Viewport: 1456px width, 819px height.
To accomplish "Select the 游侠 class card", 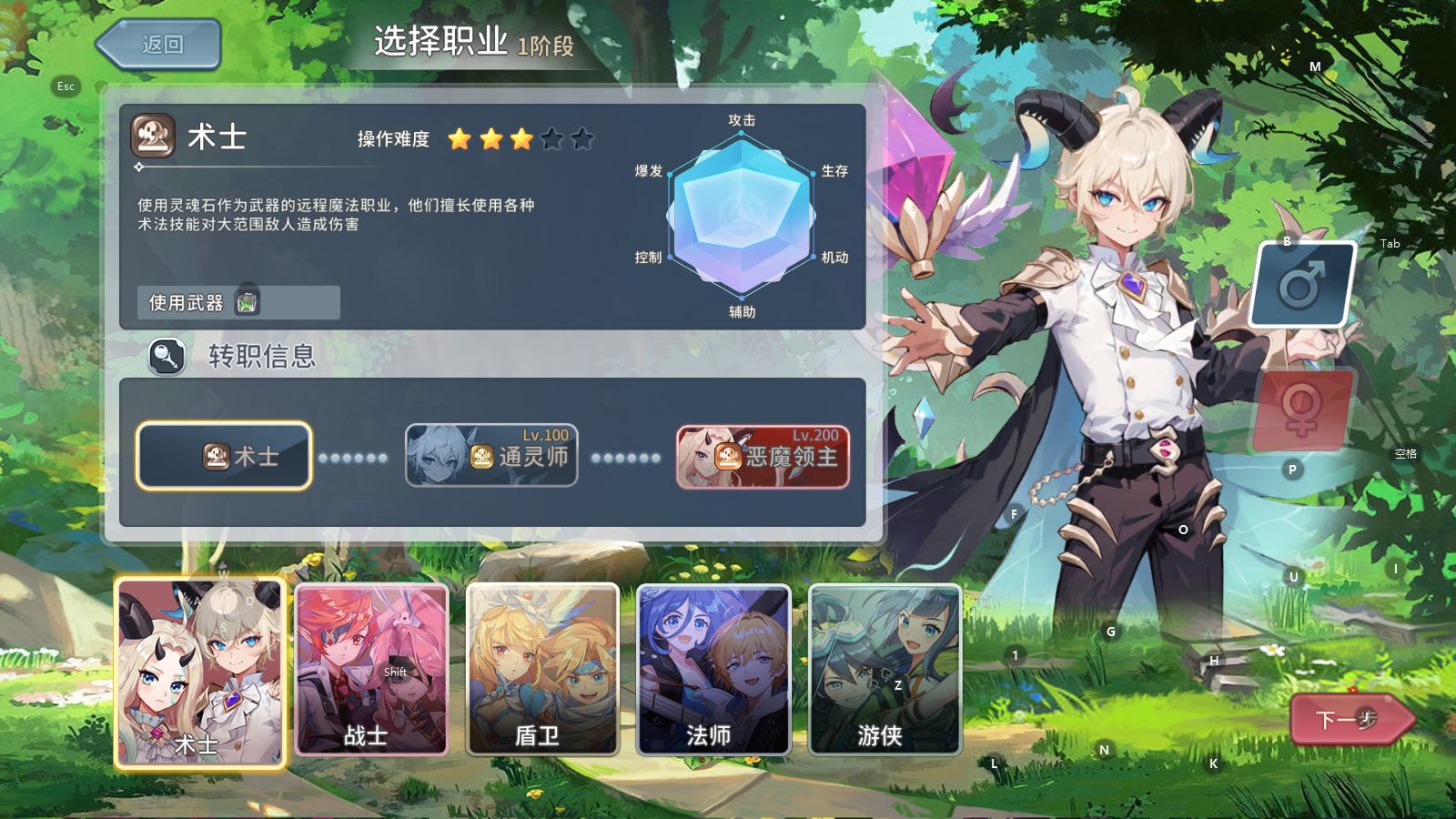I will (x=885, y=671).
